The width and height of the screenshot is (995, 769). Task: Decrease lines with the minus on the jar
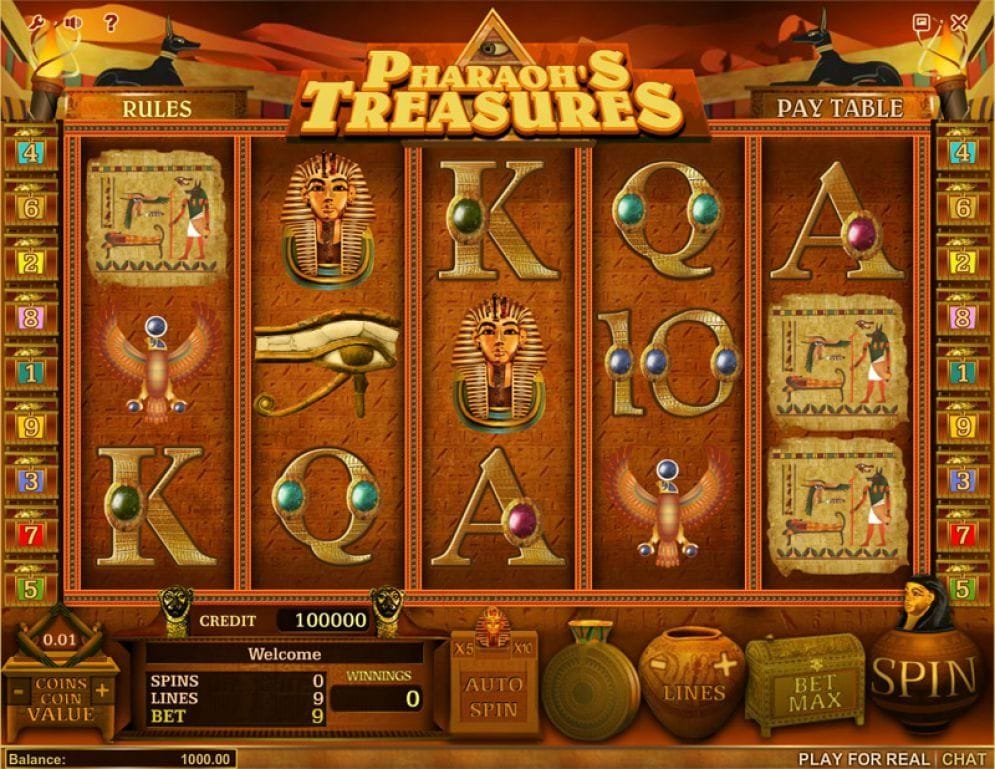(660, 664)
